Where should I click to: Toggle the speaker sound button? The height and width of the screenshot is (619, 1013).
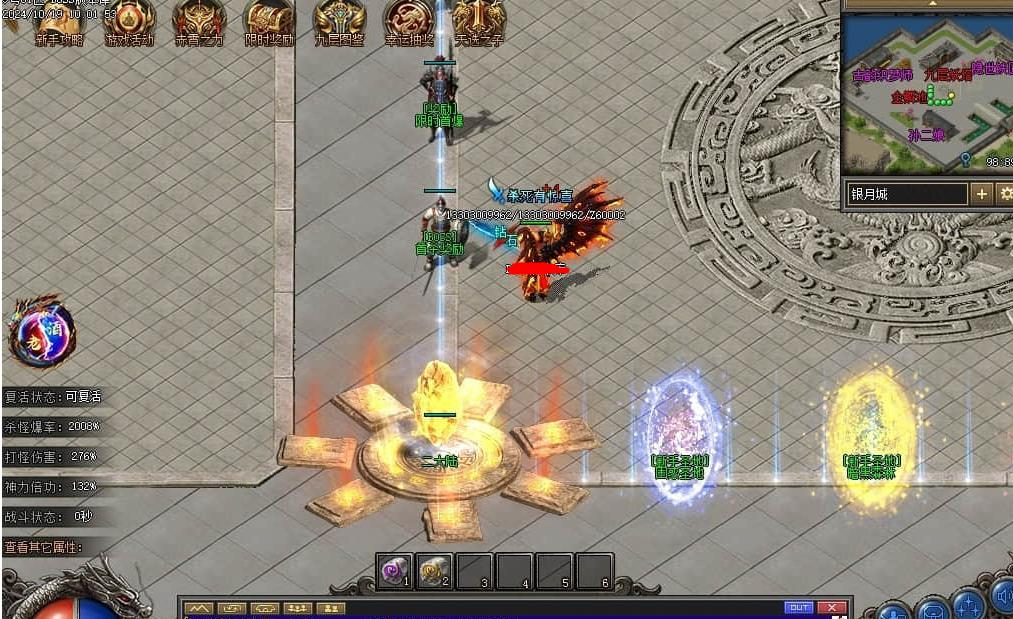point(1003,598)
